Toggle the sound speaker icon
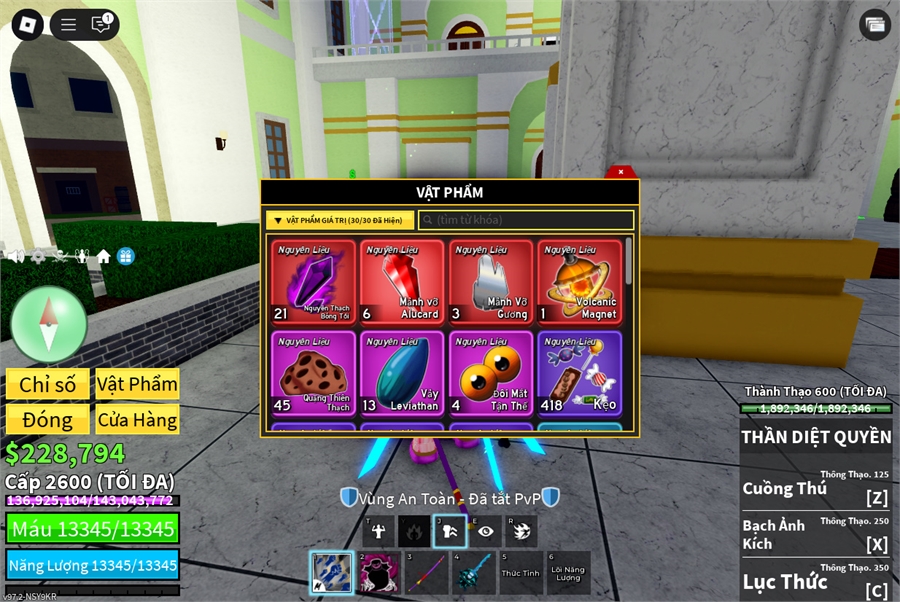This screenshot has width=900, height=602. tap(16, 257)
